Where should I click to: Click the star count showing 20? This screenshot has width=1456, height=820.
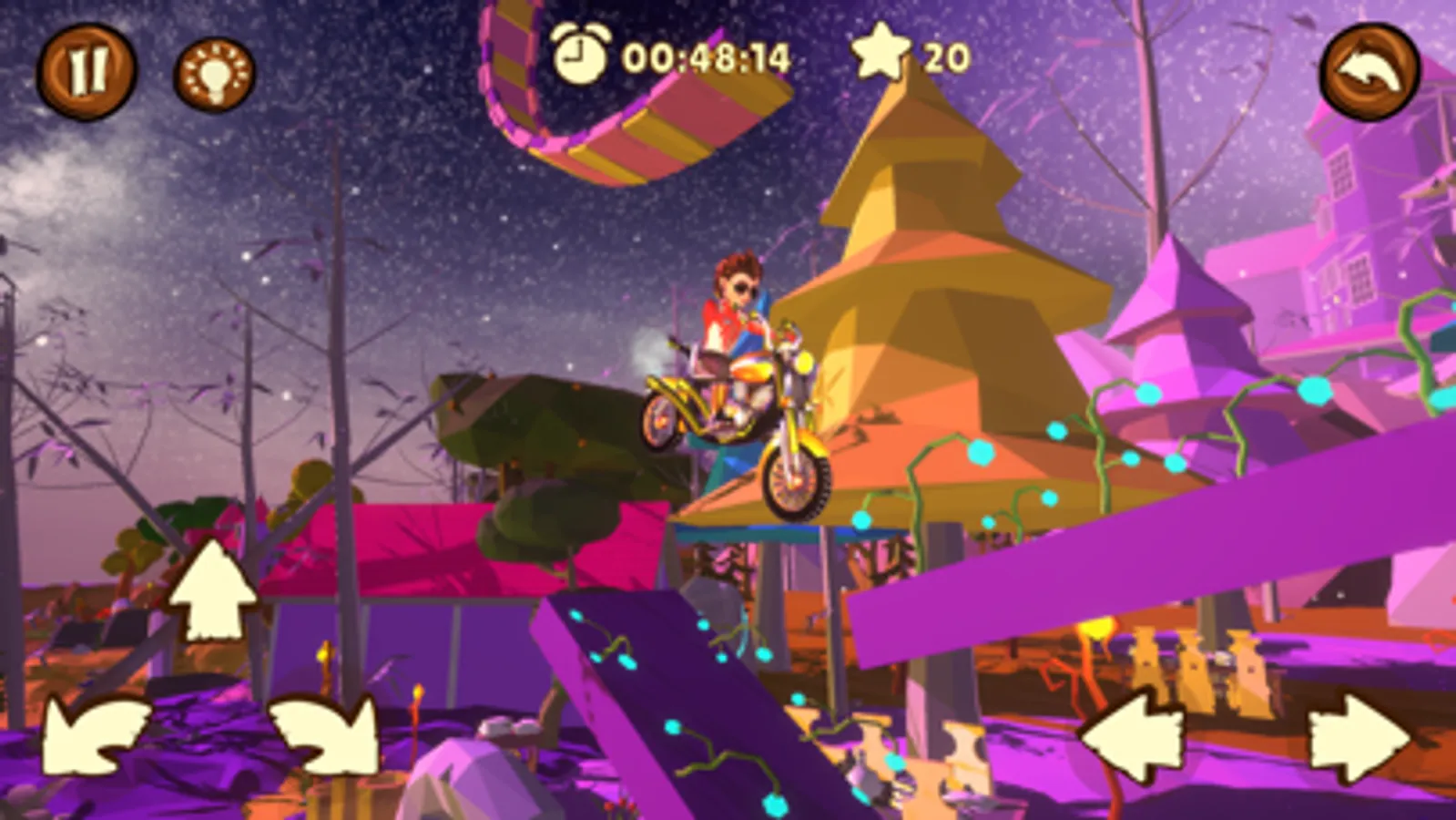click(947, 56)
